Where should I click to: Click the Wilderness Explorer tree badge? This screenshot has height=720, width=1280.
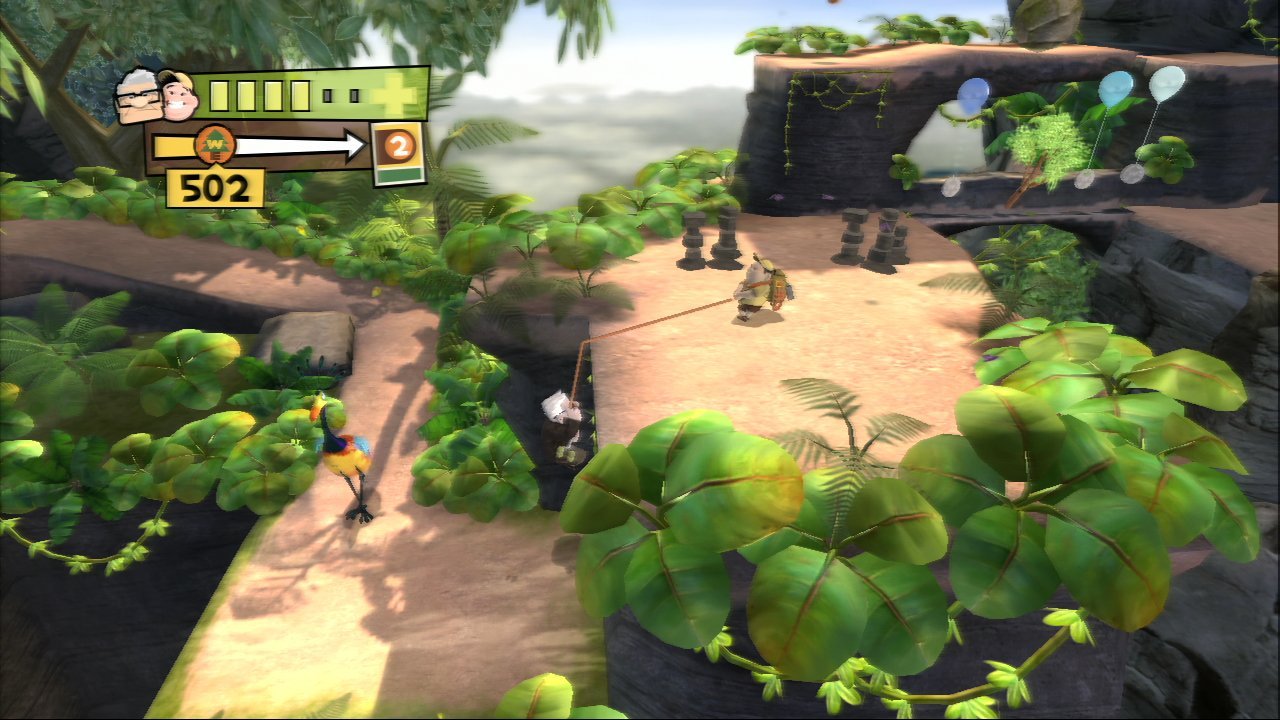214,142
